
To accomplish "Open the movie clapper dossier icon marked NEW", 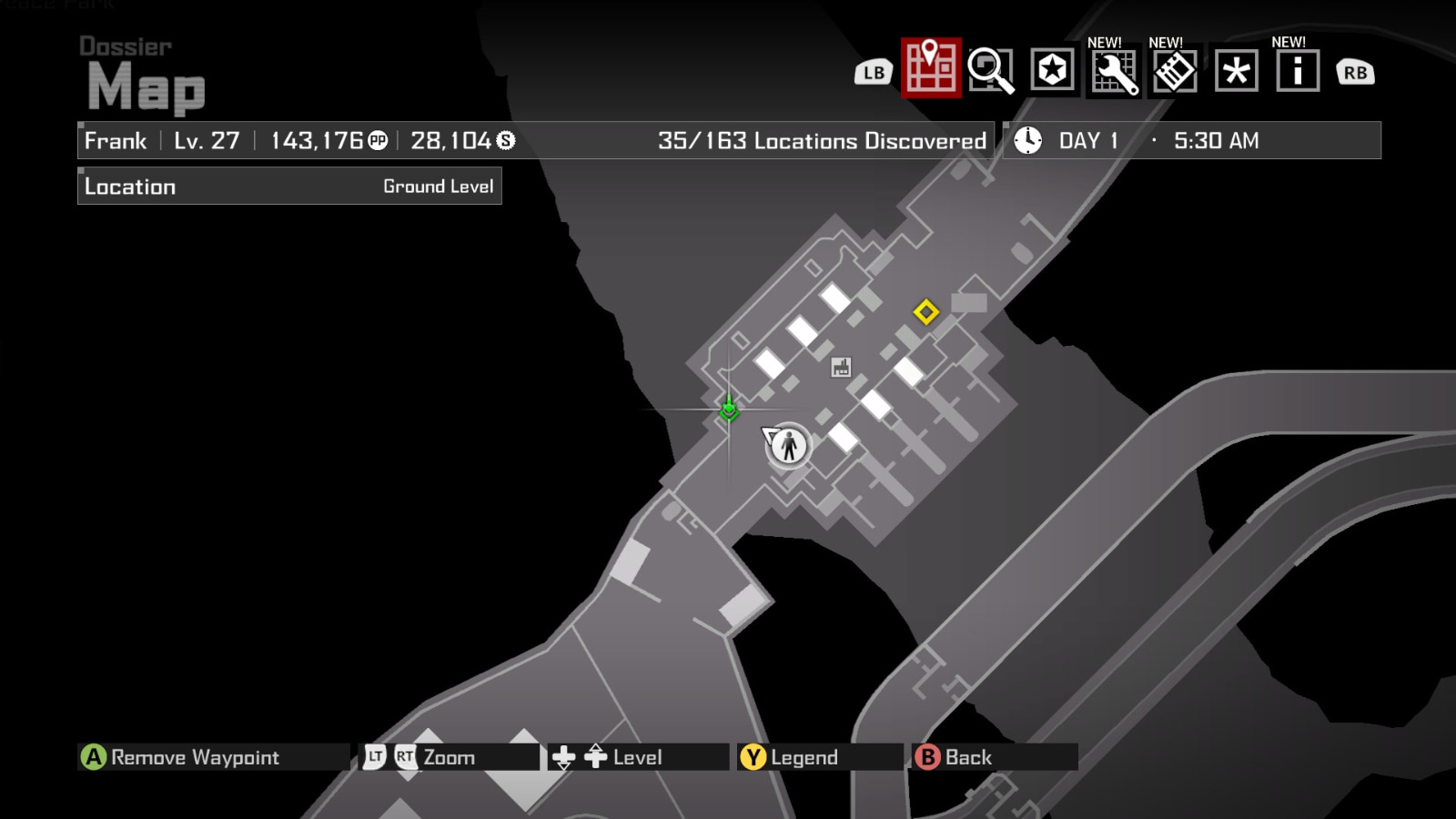I will [x=1175, y=69].
